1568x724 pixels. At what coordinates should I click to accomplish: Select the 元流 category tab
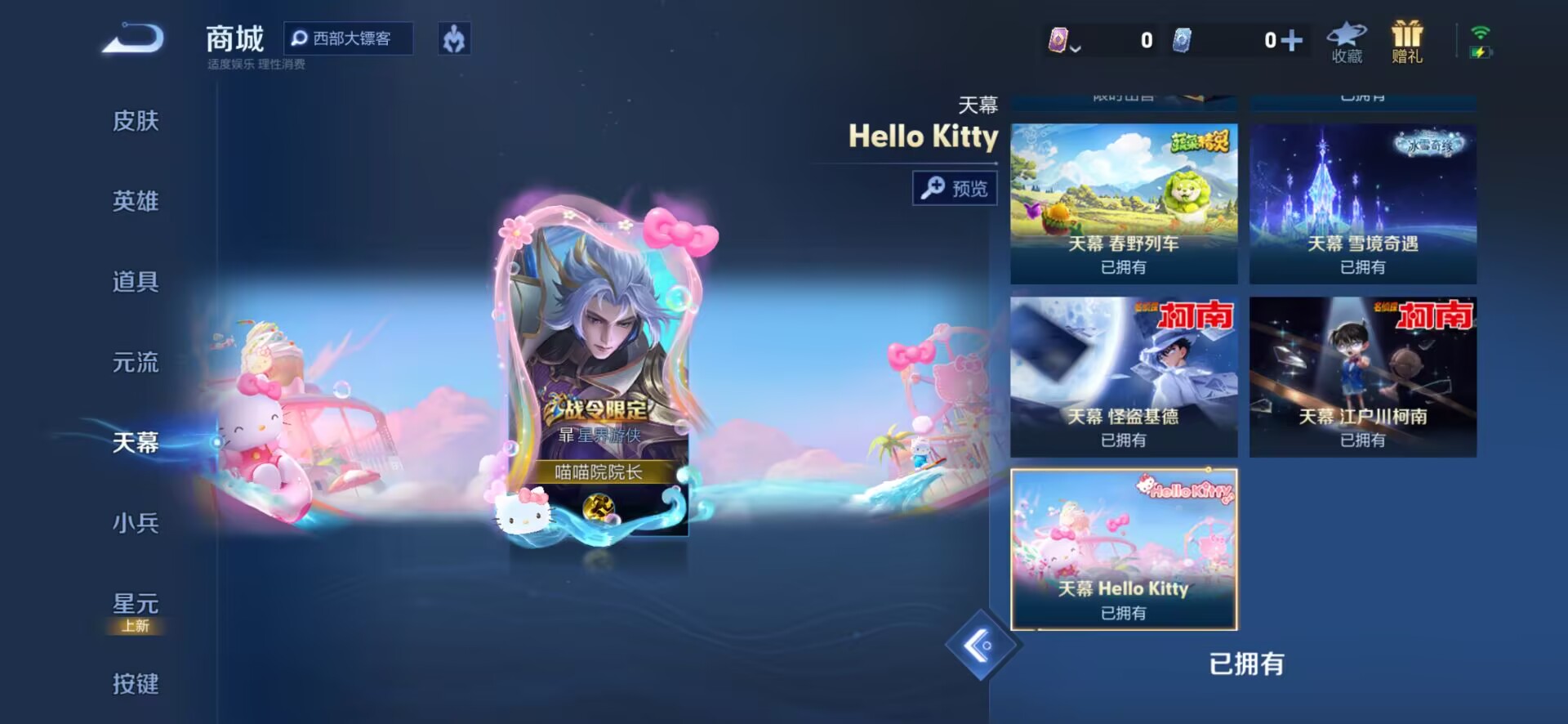click(x=136, y=362)
